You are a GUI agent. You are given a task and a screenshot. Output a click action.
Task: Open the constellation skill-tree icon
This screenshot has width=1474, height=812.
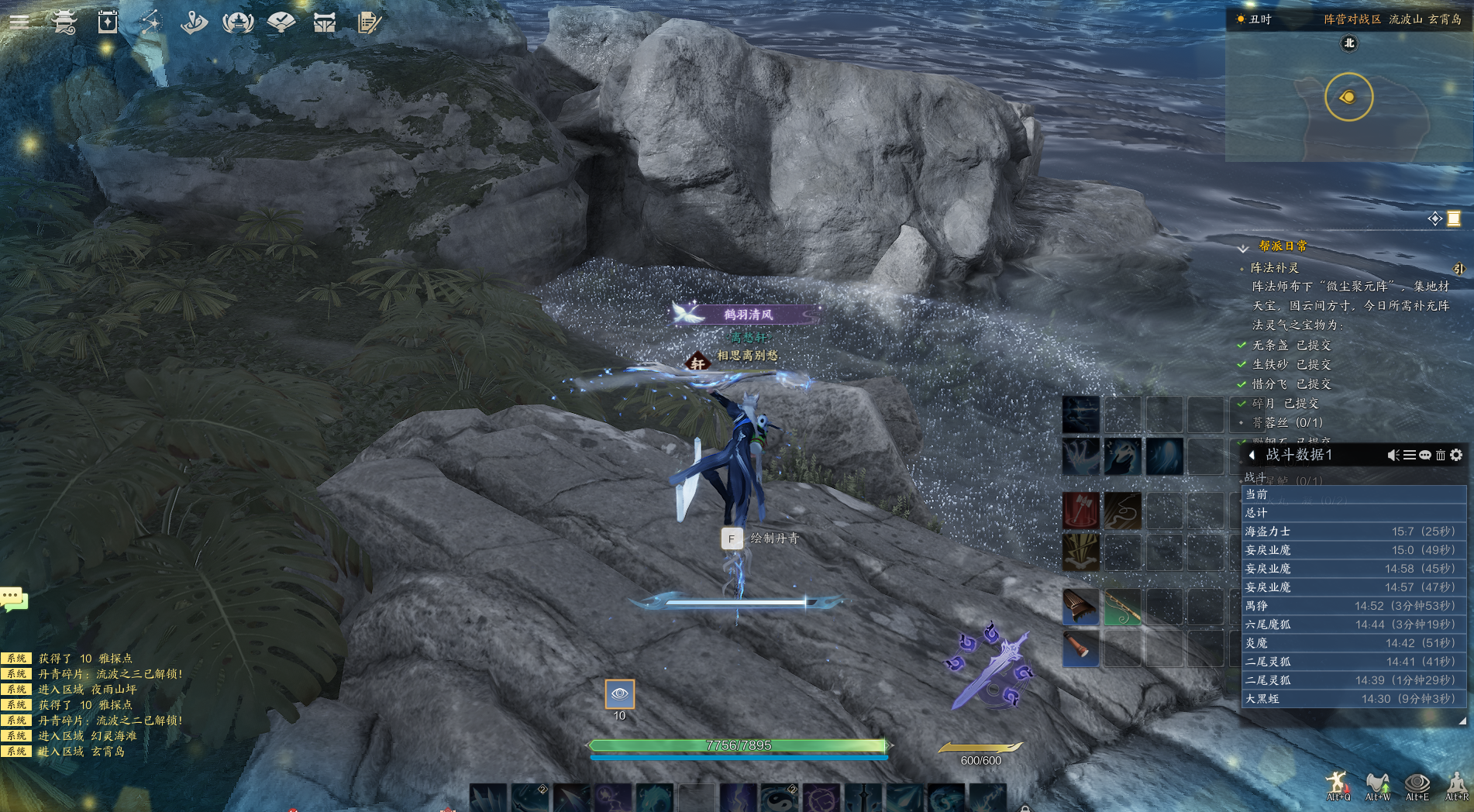tap(151, 22)
